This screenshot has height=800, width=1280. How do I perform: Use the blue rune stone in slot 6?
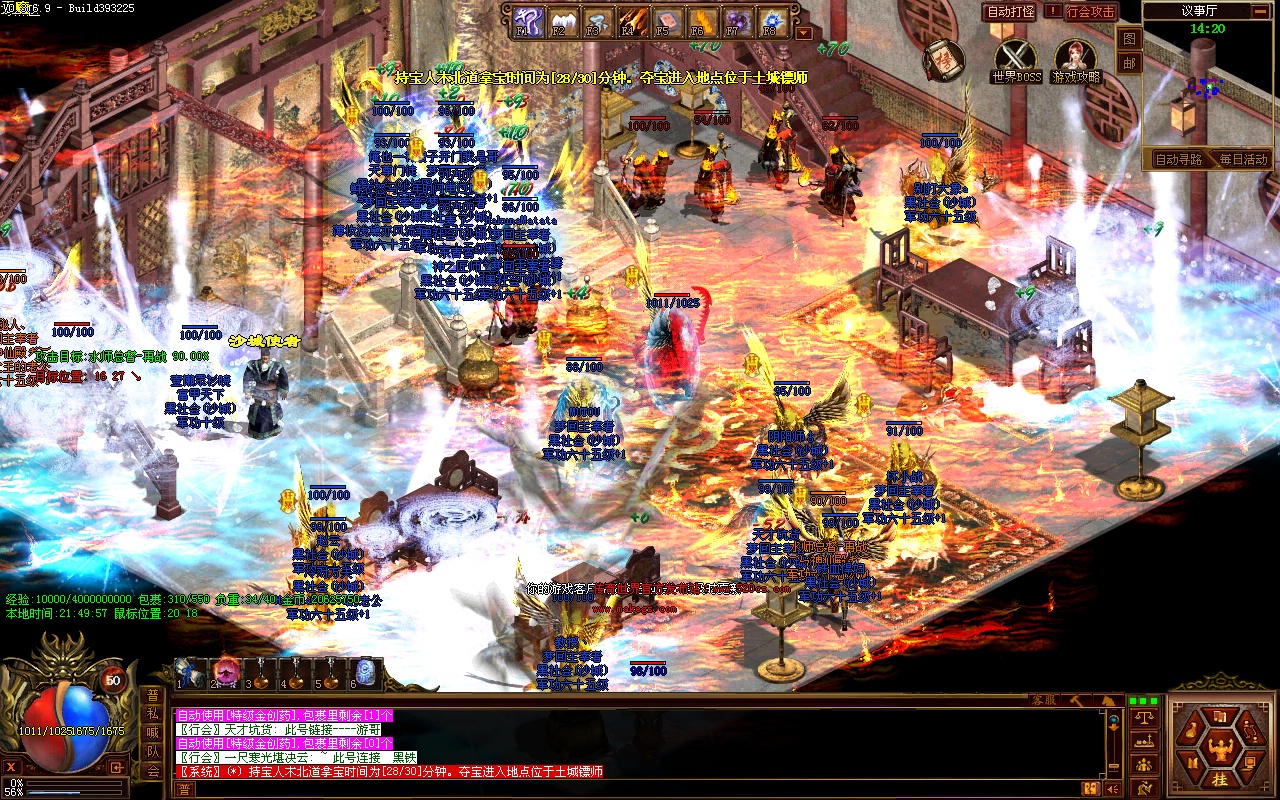[x=366, y=672]
